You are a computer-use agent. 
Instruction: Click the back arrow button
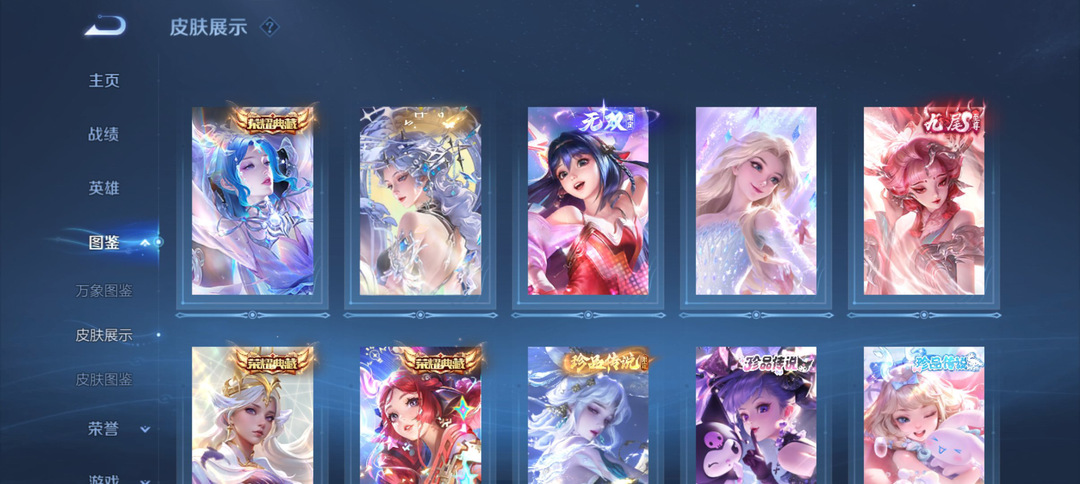[x=105, y=26]
